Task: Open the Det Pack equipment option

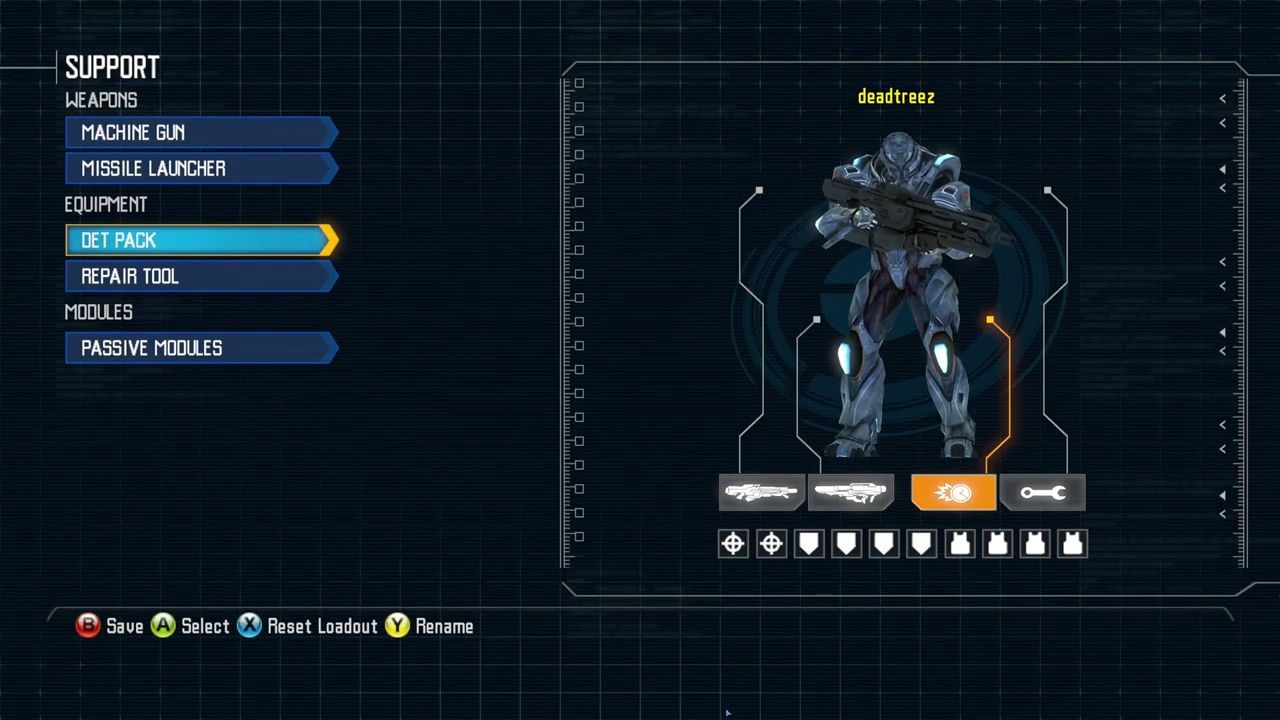Action: coord(200,241)
